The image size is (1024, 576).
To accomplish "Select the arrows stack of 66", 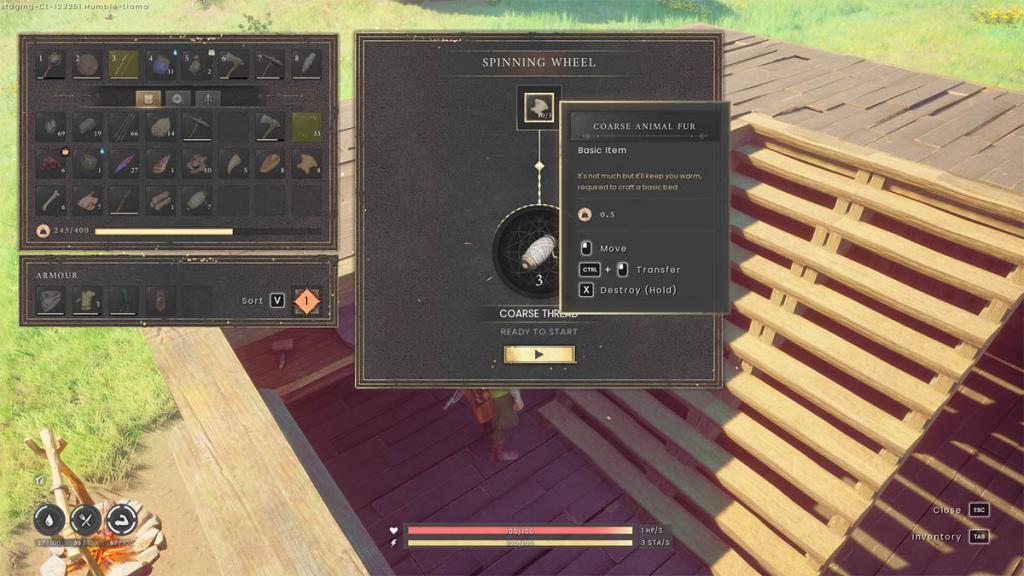I will pyautogui.click(x=124, y=127).
